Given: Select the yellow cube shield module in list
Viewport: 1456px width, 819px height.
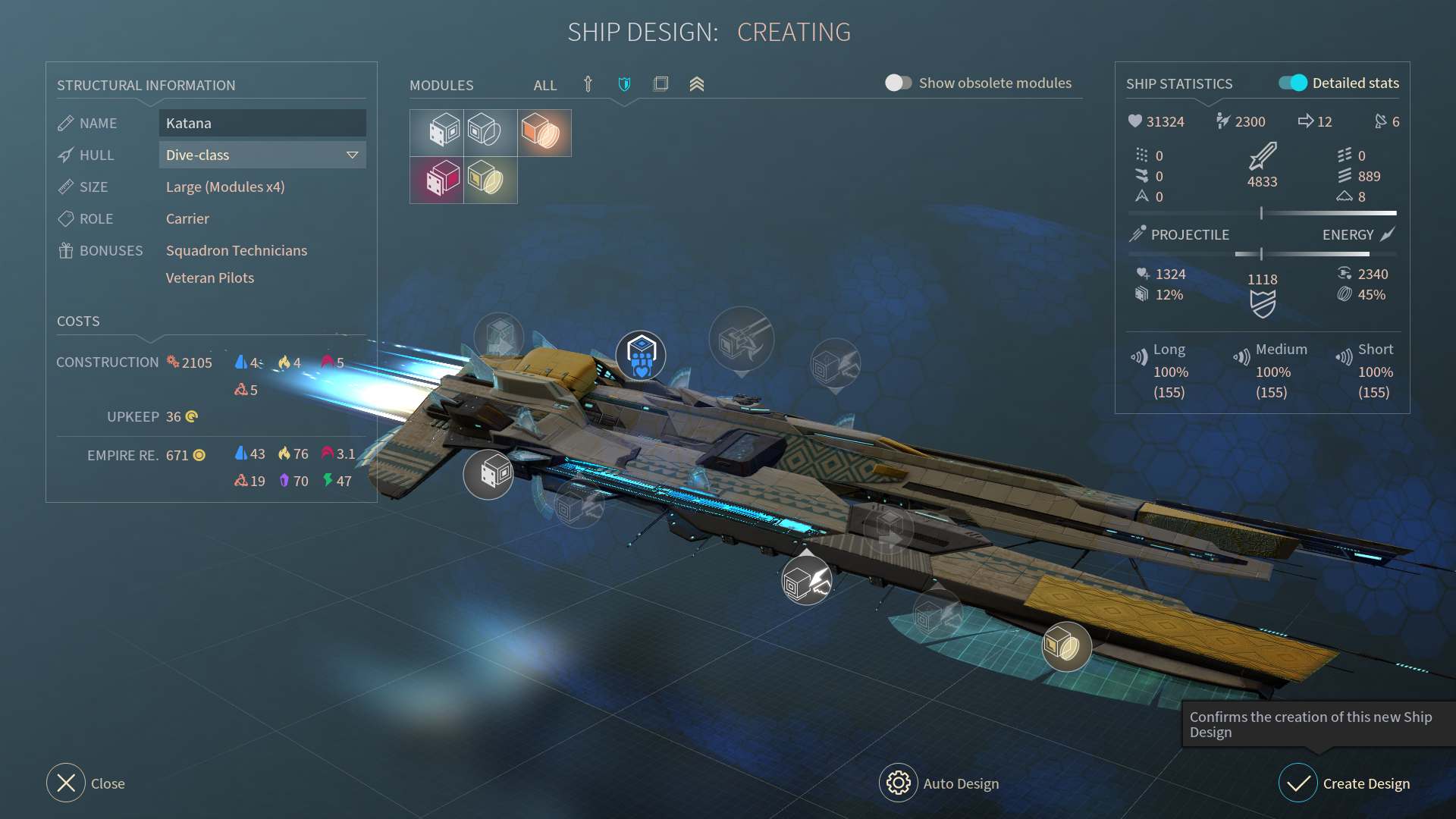Looking at the screenshot, I should [x=490, y=180].
